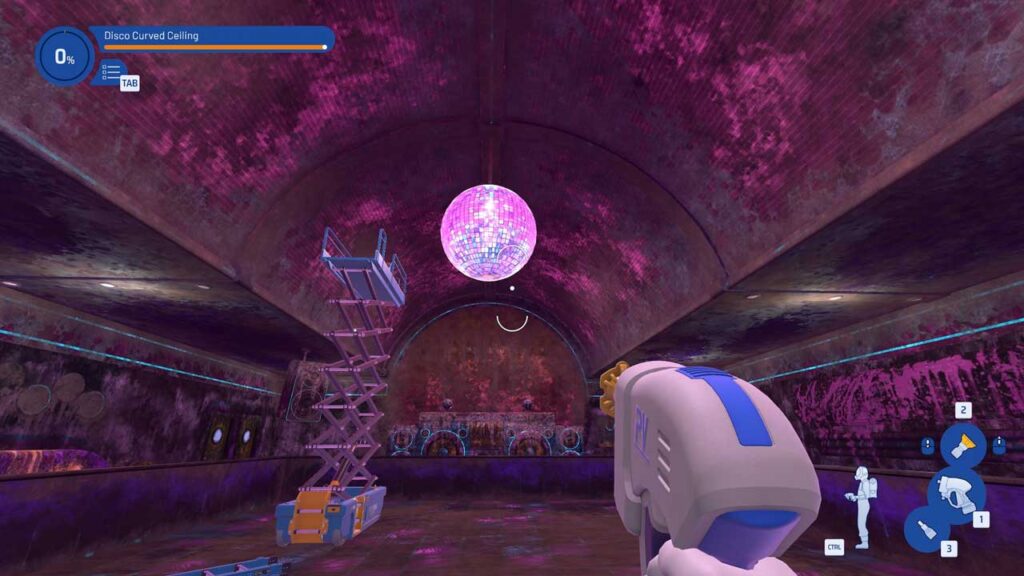1024x576 pixels.
Task: Select the soap bottle icon
Action: click(x=927, y=529)
